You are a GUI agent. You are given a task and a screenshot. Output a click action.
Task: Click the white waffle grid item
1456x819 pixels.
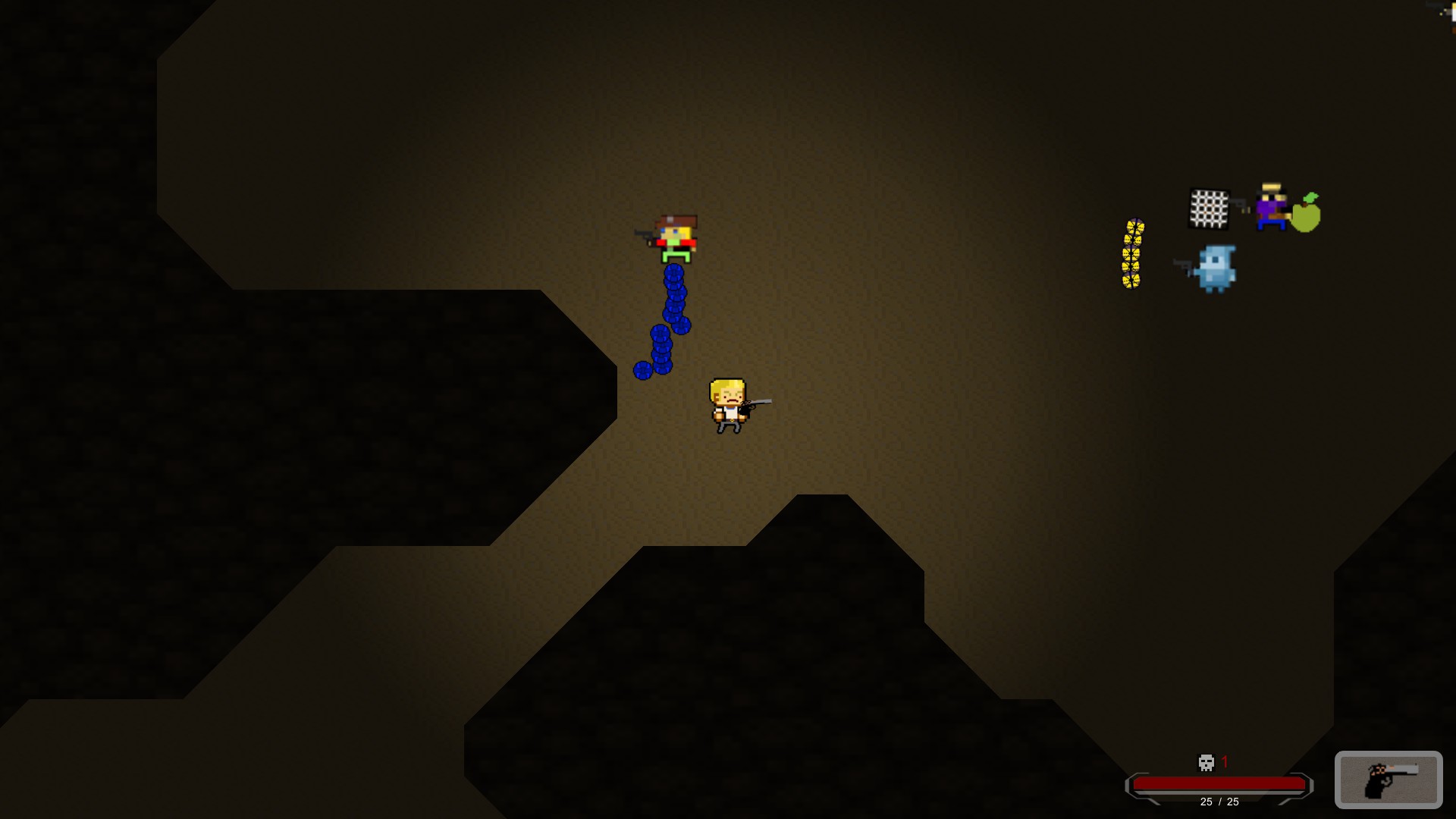[x=1210, y=207]
